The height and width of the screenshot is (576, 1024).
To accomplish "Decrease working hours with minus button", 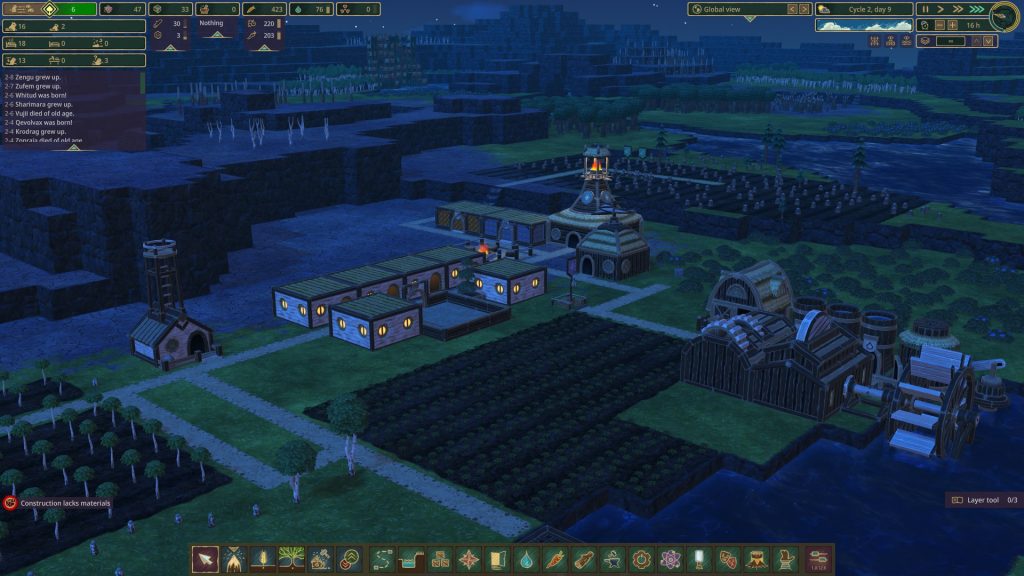I will 938,25.
